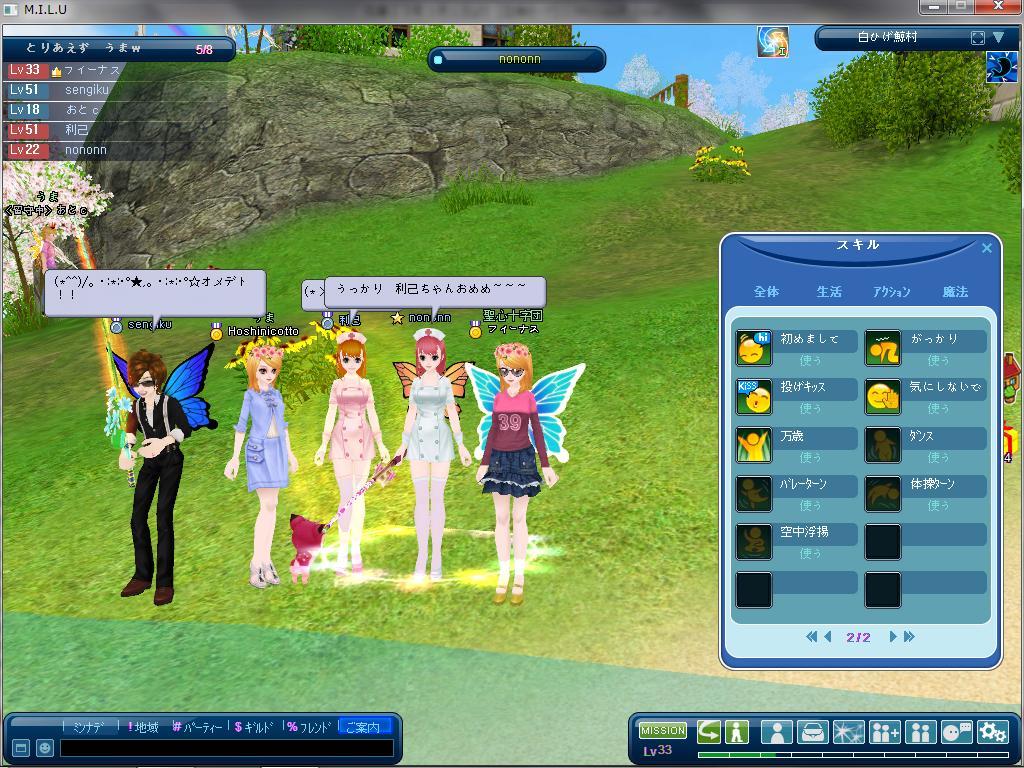Select party member sengiku in list
This screenshot has height=768, width=1024.
[x=87, y=90]
